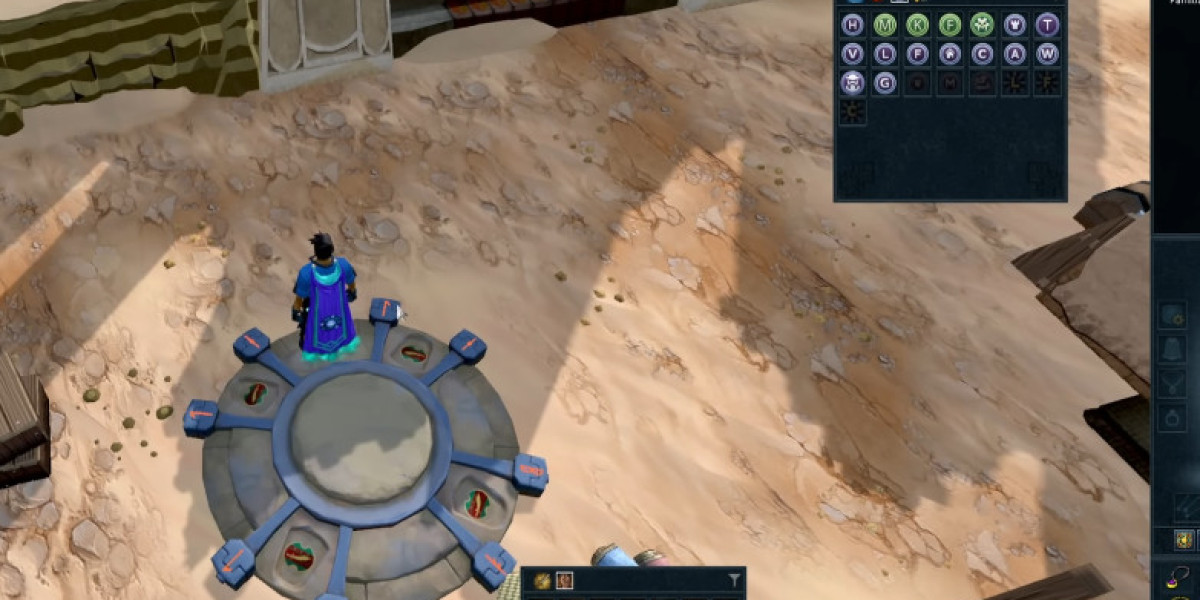Viewport: 1200px width, 600px height.
Task: Select the hat-wearing face teleport icon
Action: (x=853, y=83)
